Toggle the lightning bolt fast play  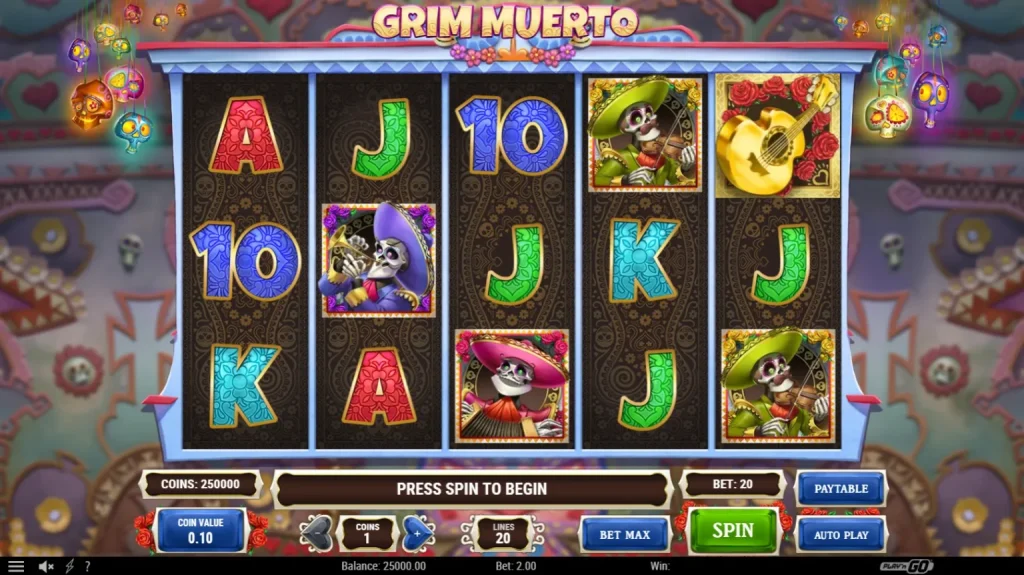coord(70,566)
